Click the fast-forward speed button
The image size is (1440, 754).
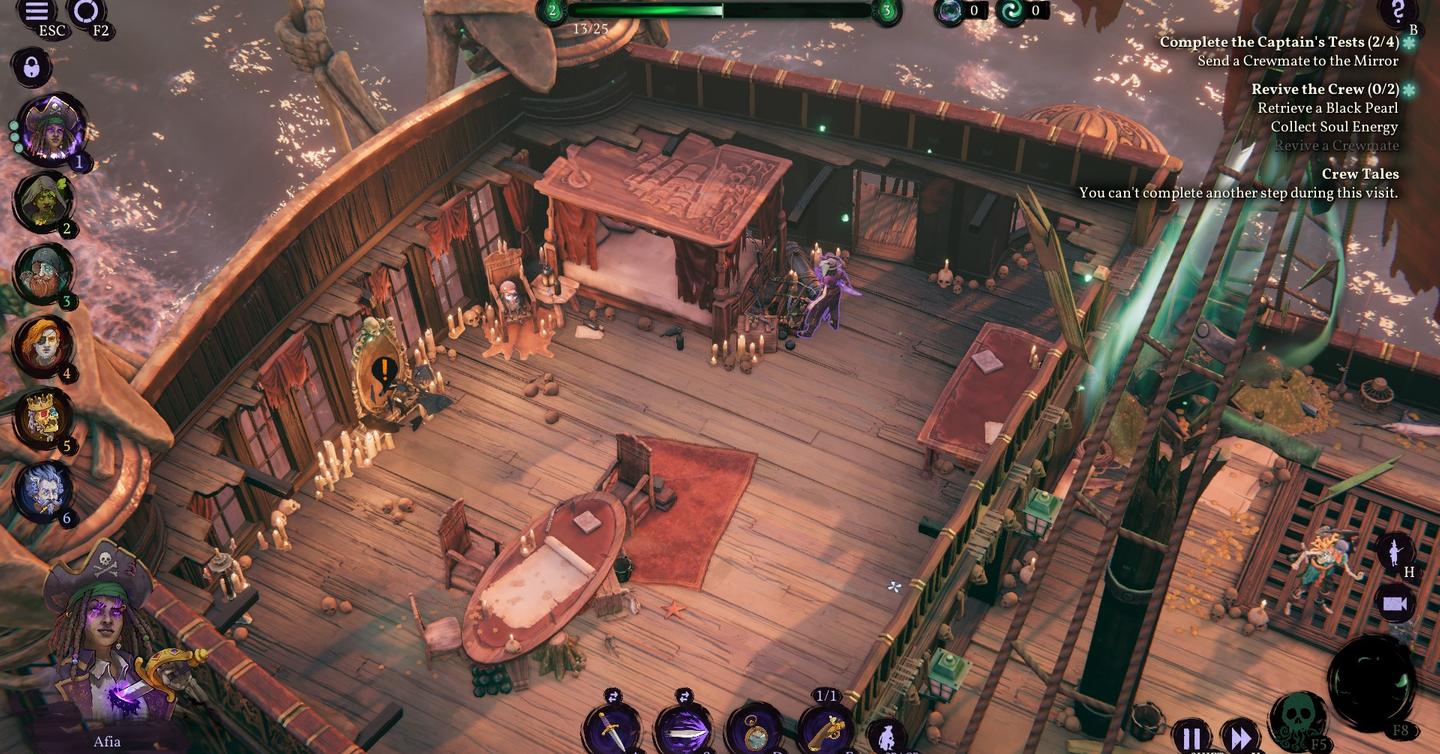coord(1241,738)
